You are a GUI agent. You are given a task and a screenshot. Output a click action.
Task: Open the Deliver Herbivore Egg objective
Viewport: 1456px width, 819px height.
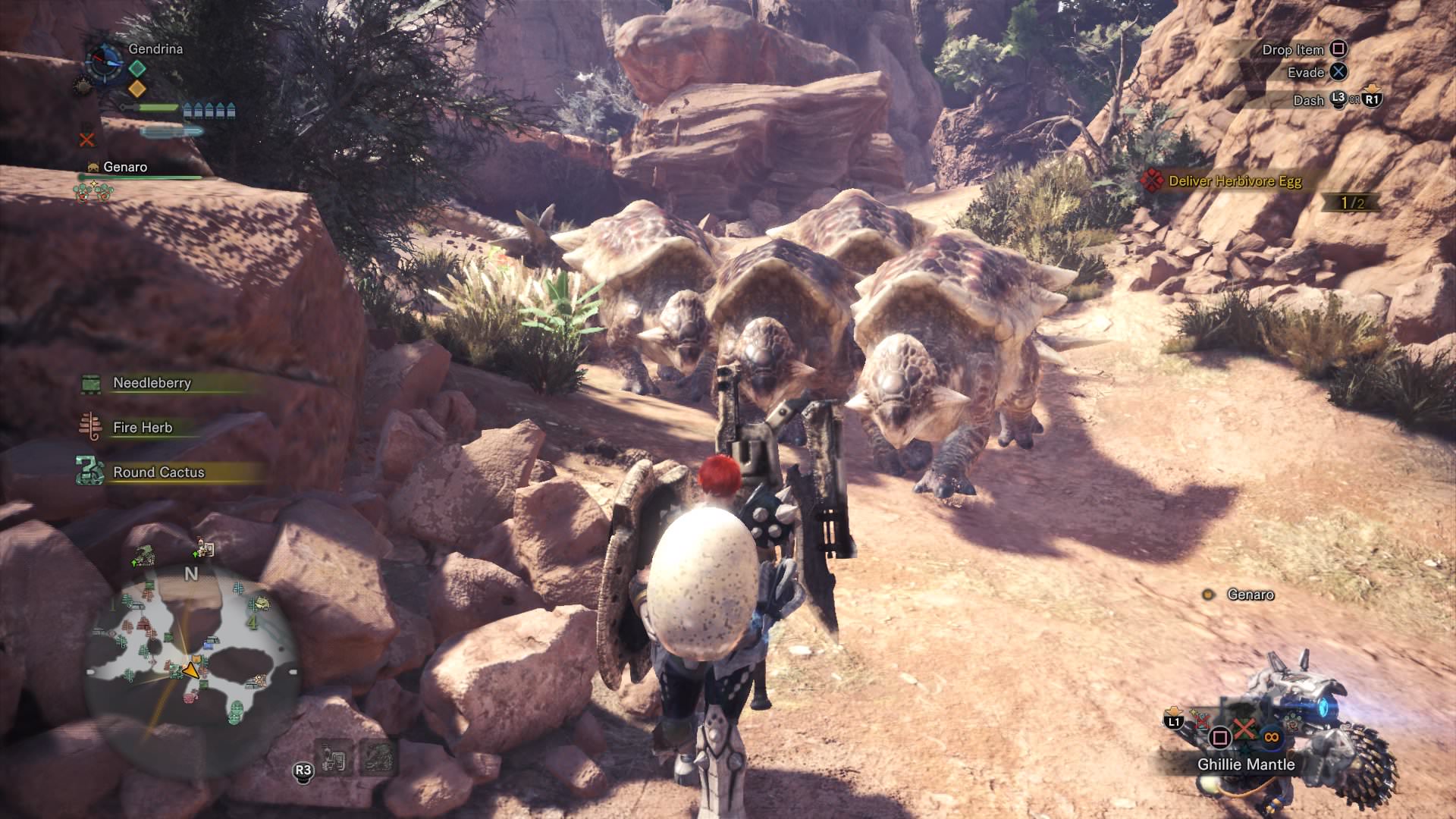tap(1235, 181)
